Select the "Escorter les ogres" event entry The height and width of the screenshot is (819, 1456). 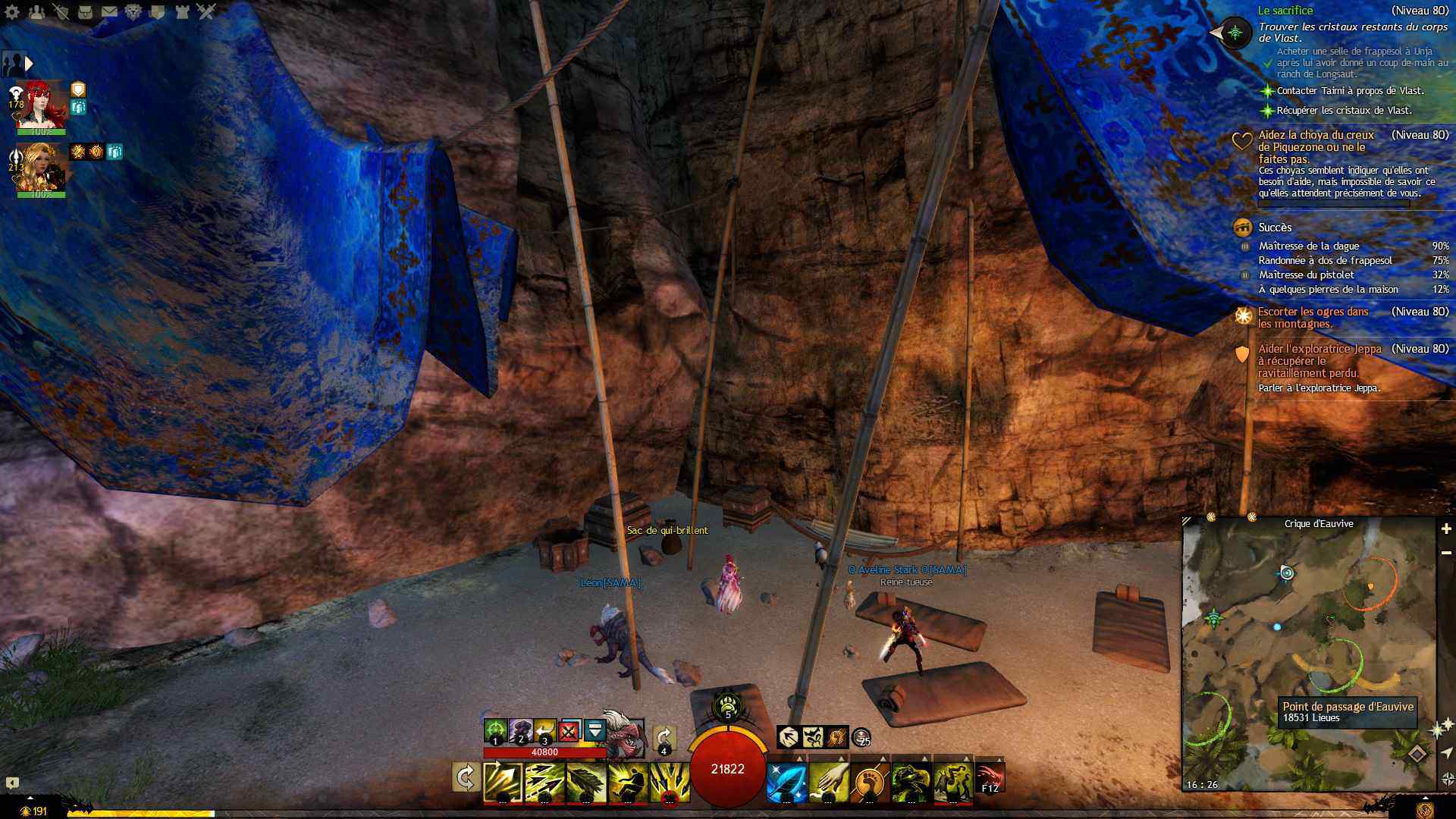[1313, 317]
